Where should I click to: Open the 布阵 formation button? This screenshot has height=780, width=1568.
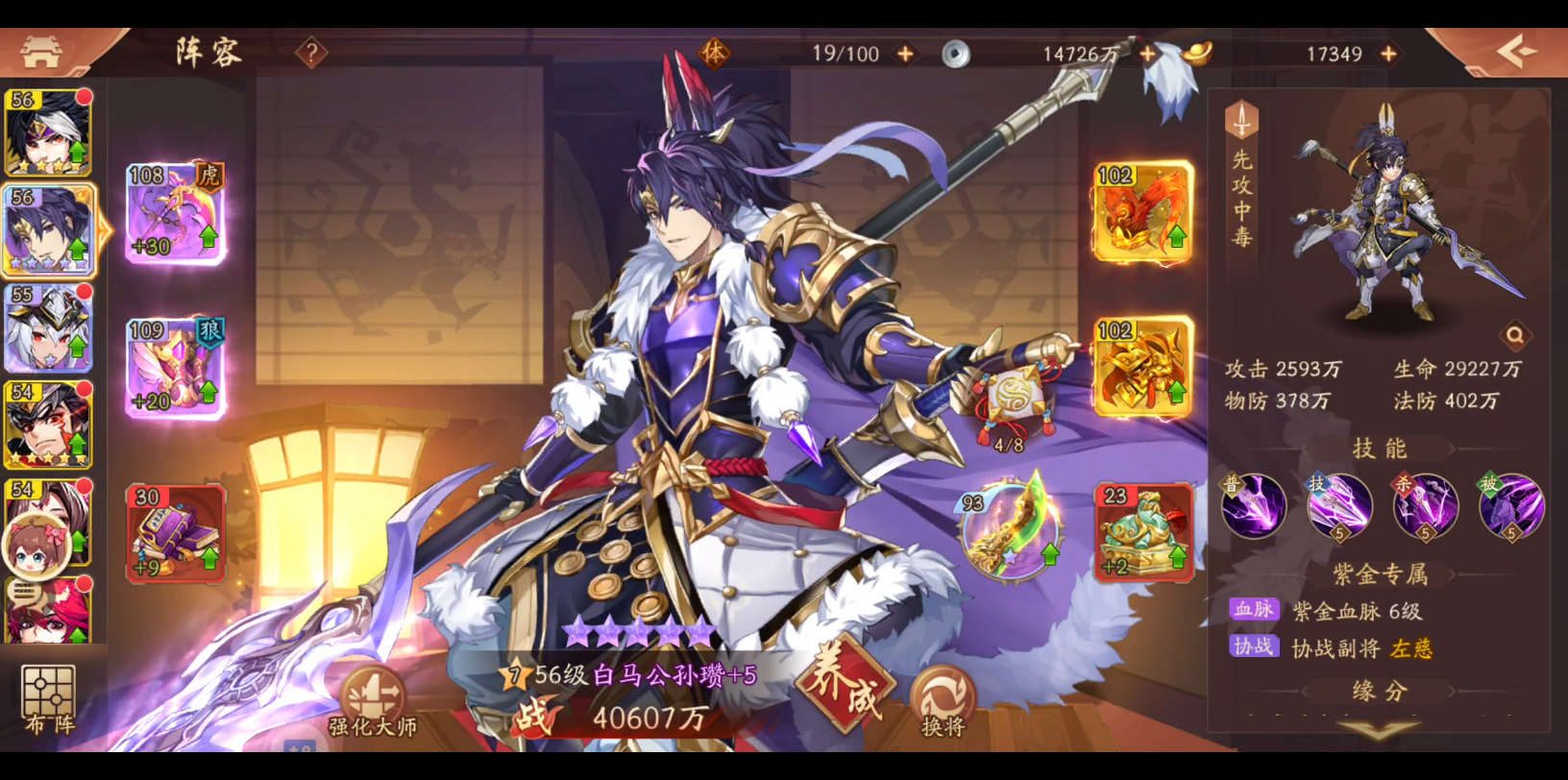pyautogui.click(x=48, y=700)
